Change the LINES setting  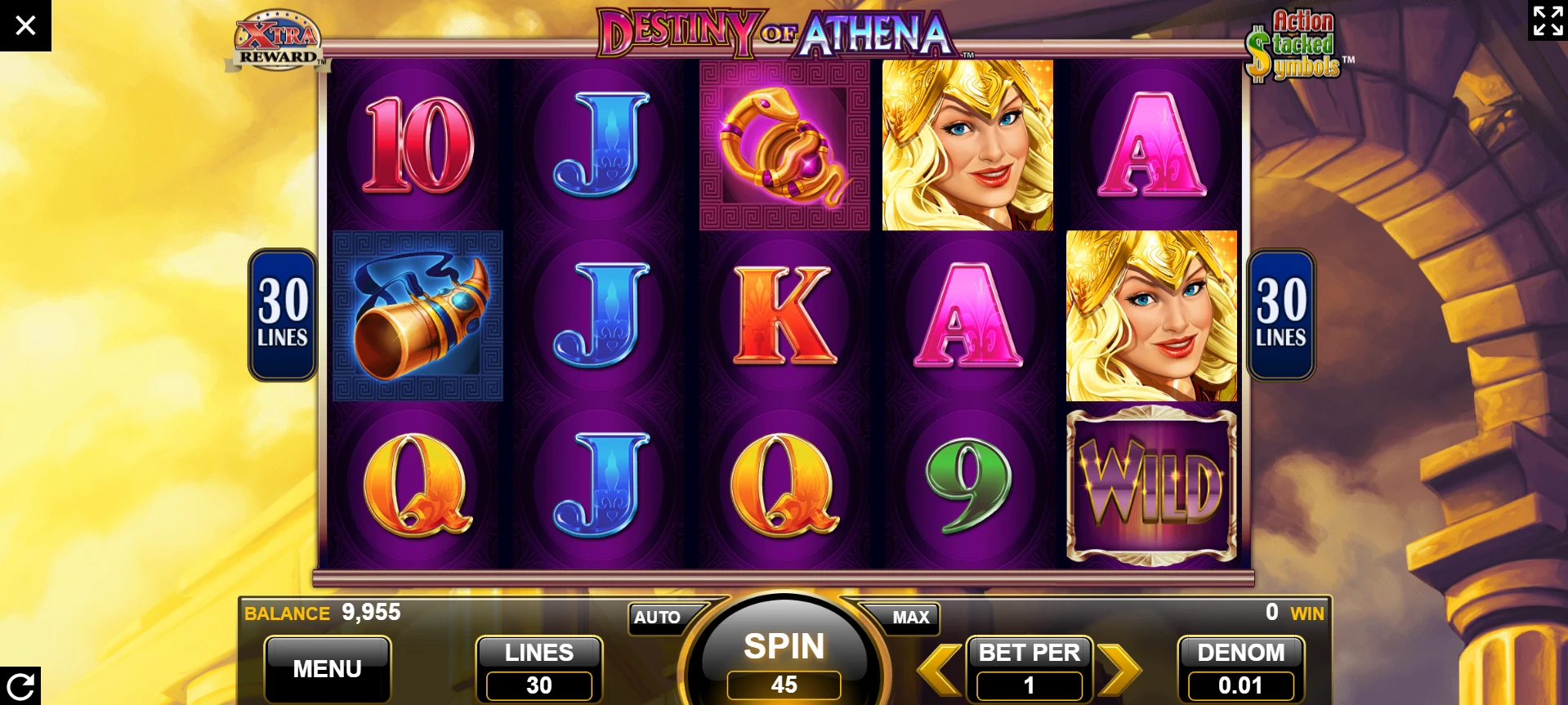pos(538,668)
